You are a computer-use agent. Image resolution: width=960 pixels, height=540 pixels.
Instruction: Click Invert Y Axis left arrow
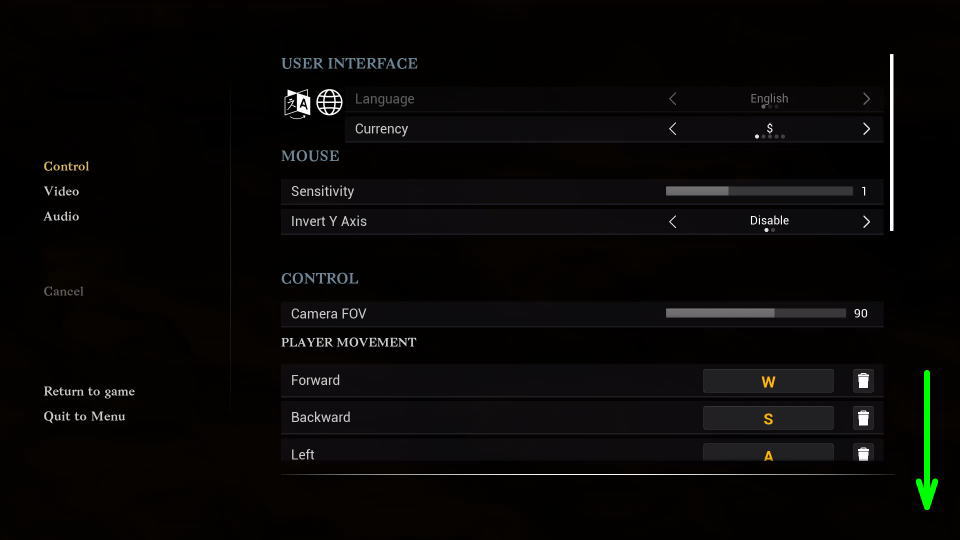coord(672,221)
